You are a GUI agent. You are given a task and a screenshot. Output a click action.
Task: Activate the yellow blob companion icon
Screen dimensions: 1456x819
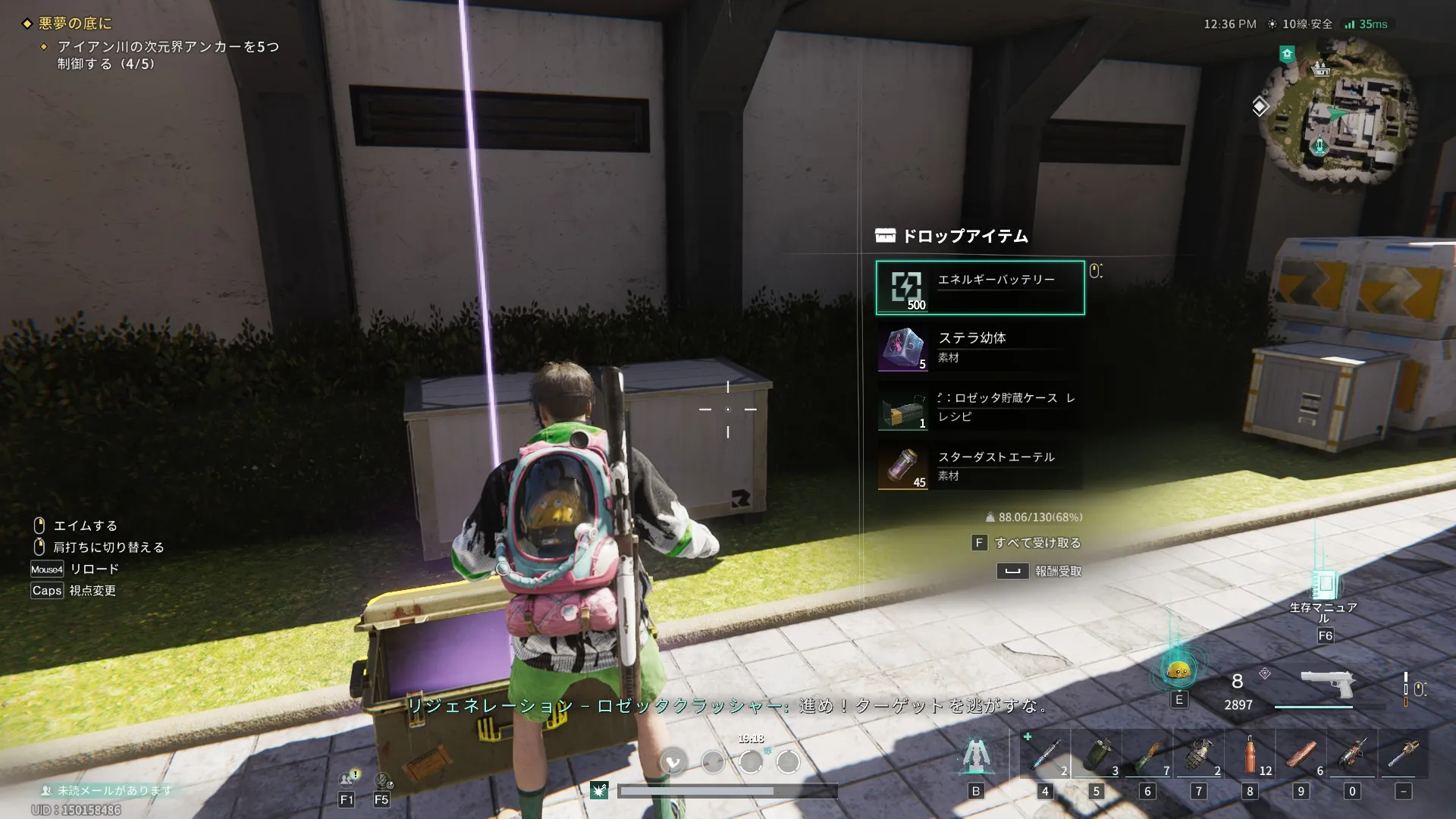tap(1178, 670)
